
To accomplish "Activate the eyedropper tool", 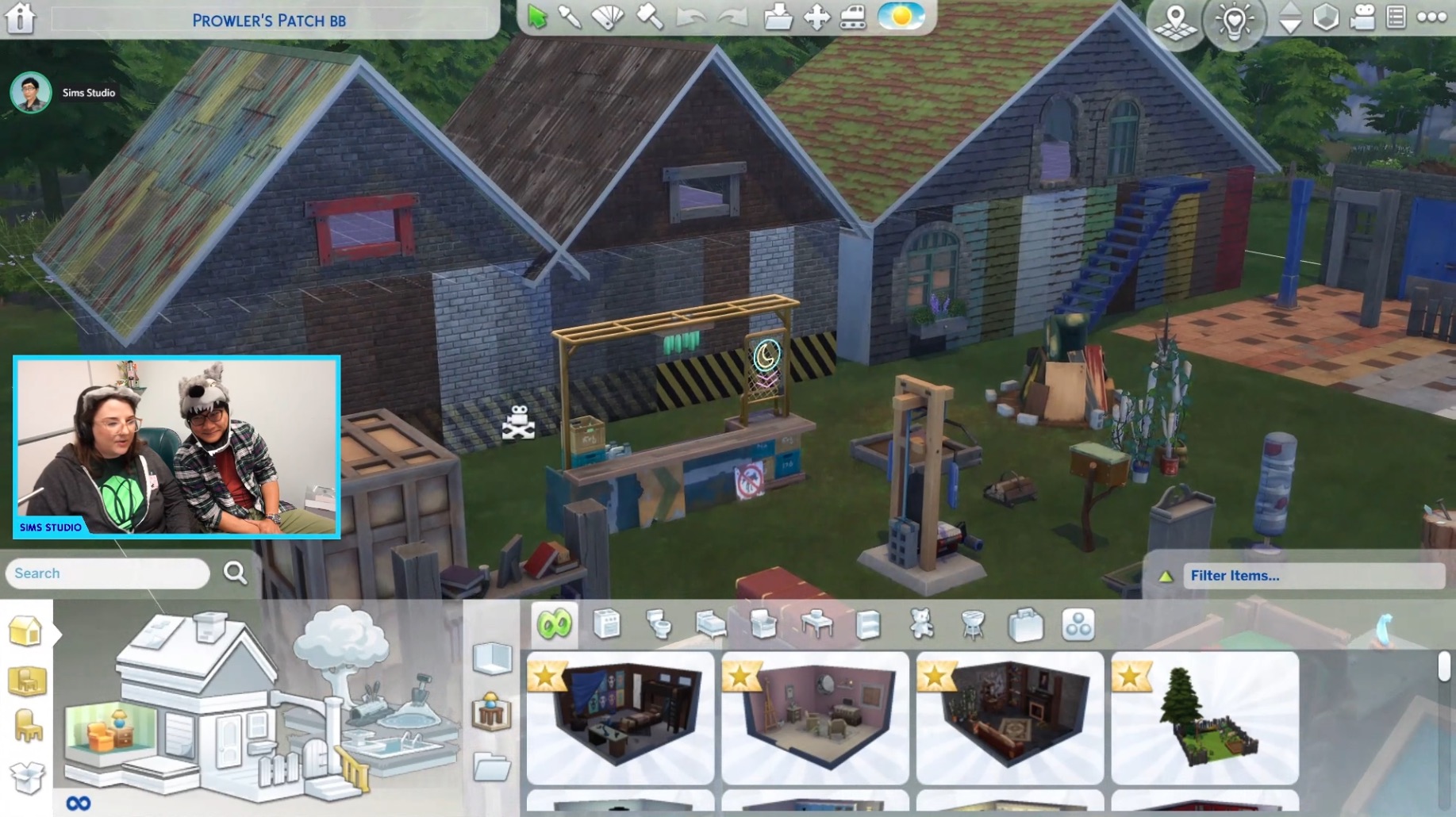I will (570, 17).
